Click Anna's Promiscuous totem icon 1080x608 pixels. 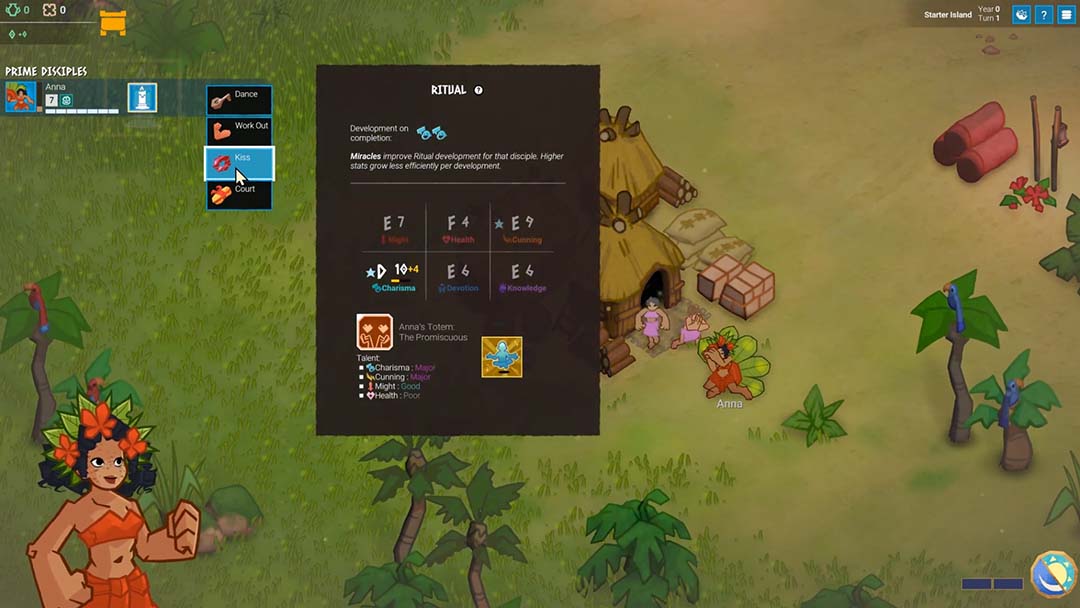coord(374,332)
